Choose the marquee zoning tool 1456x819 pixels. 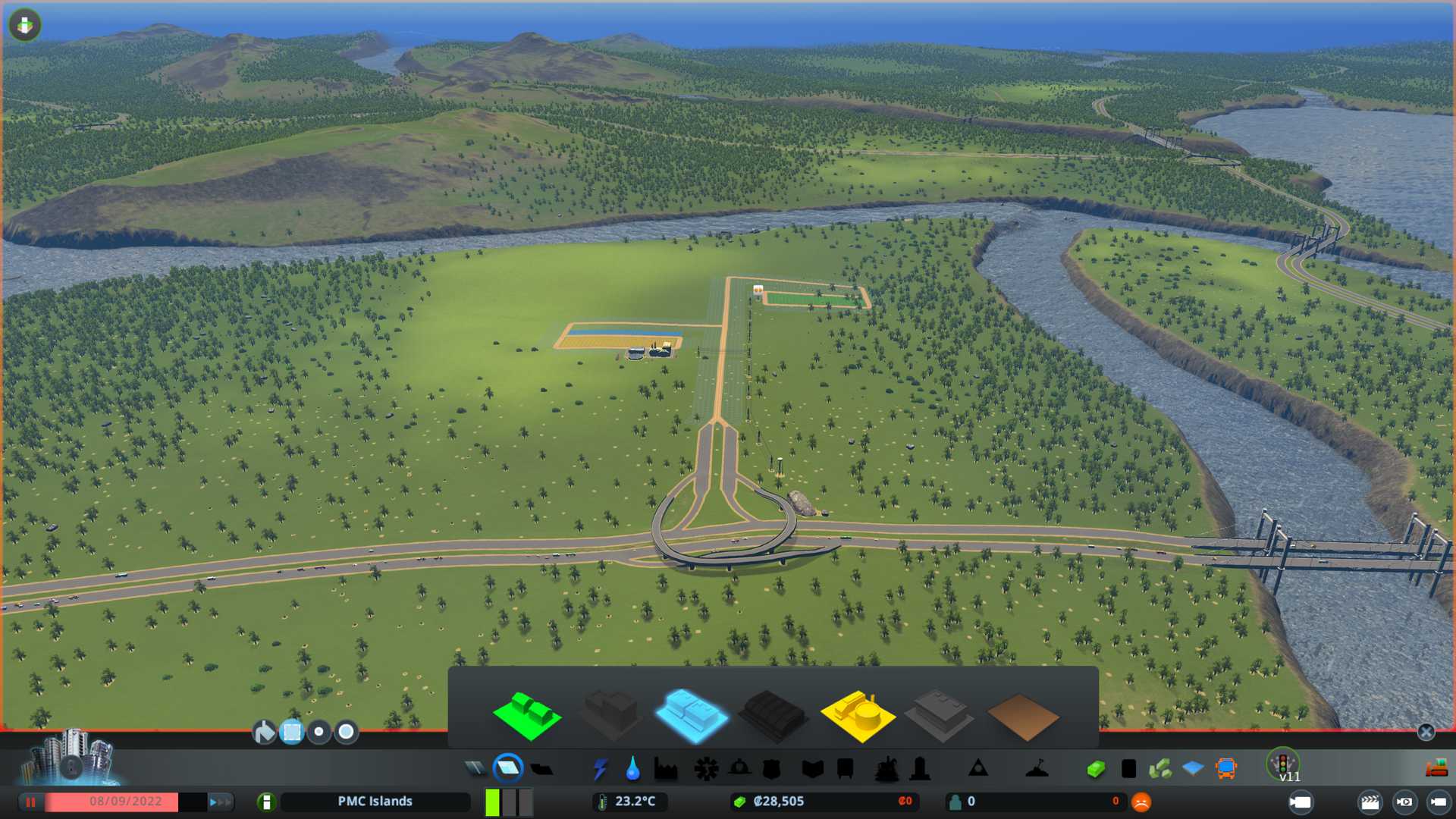click(292, 732)
